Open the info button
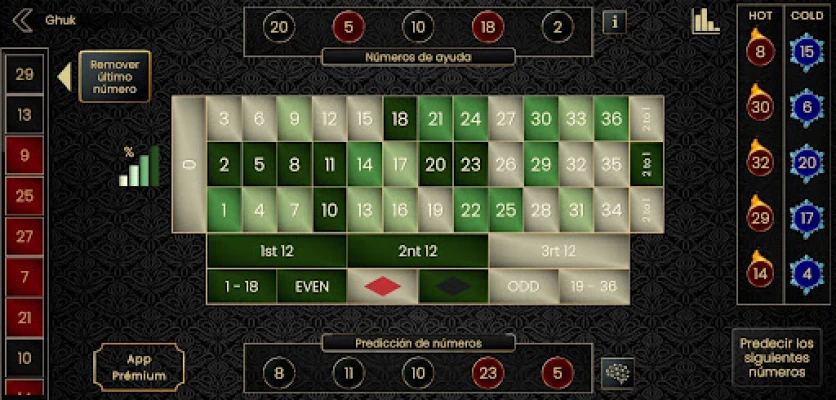This screenshot has height=400, width=836. click(614, 21)
